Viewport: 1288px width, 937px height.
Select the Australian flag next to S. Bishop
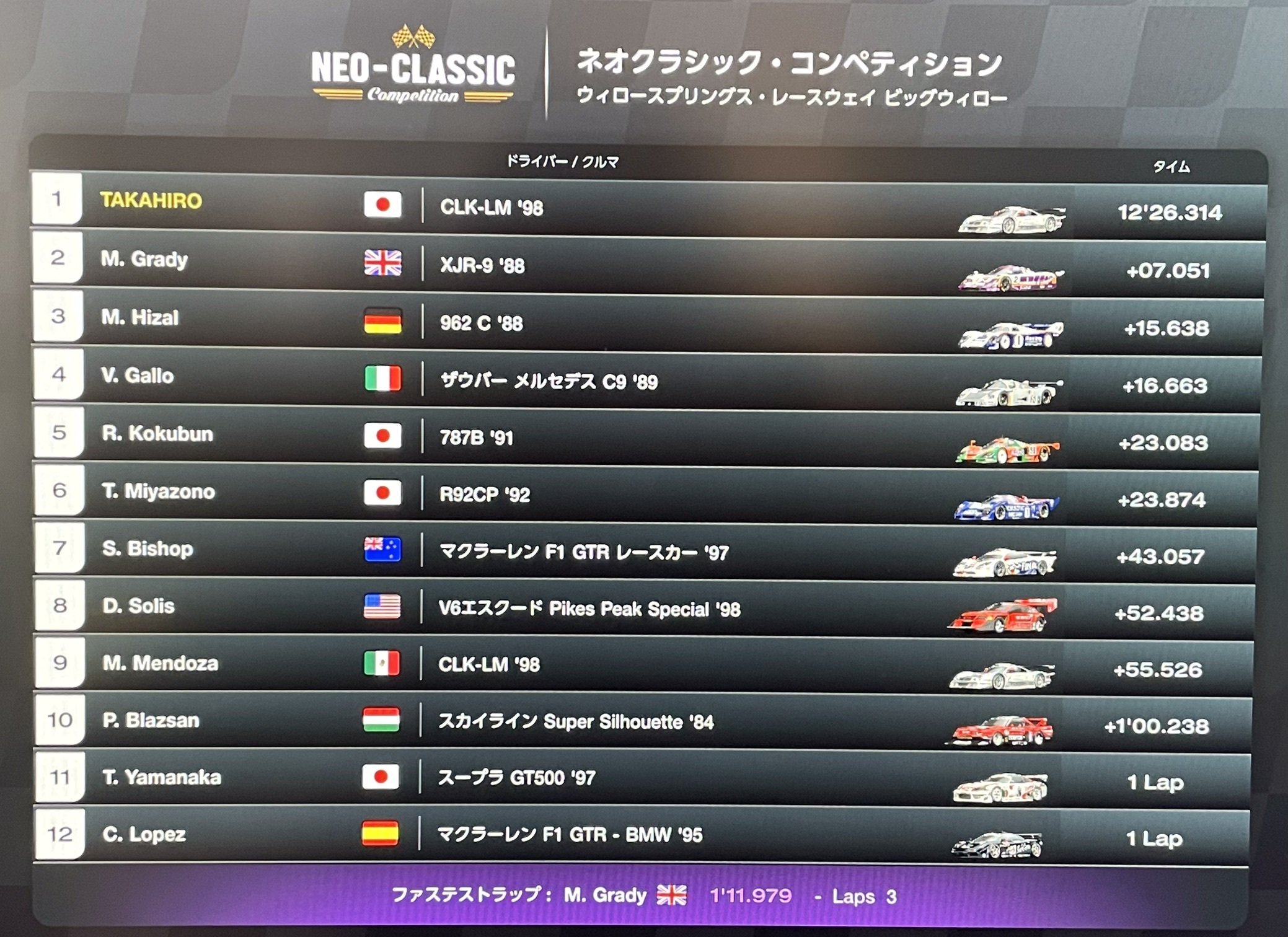(x=384, y=550)
